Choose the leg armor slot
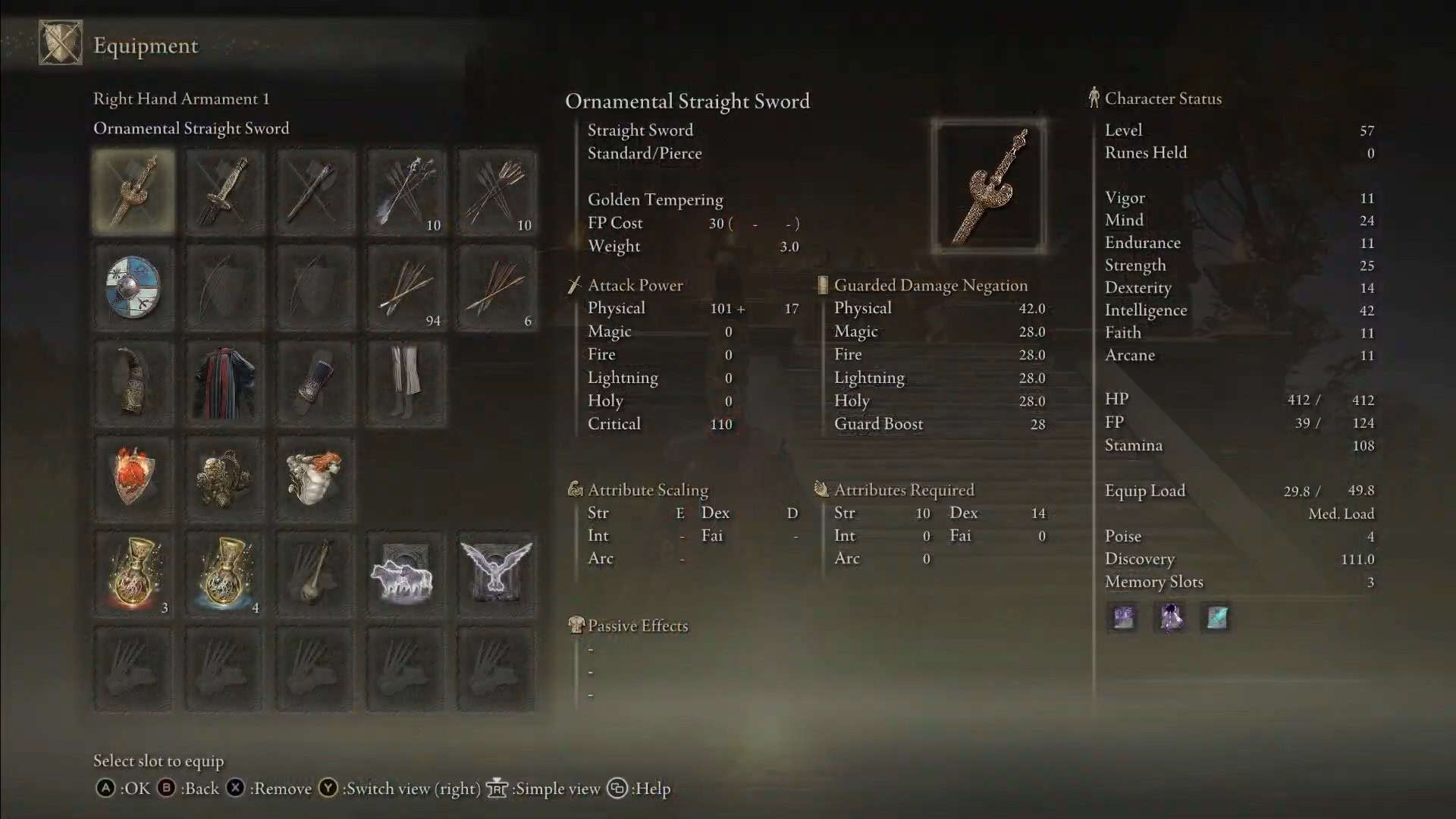This screenshot has height=819, width=1456. click(406, 383)
